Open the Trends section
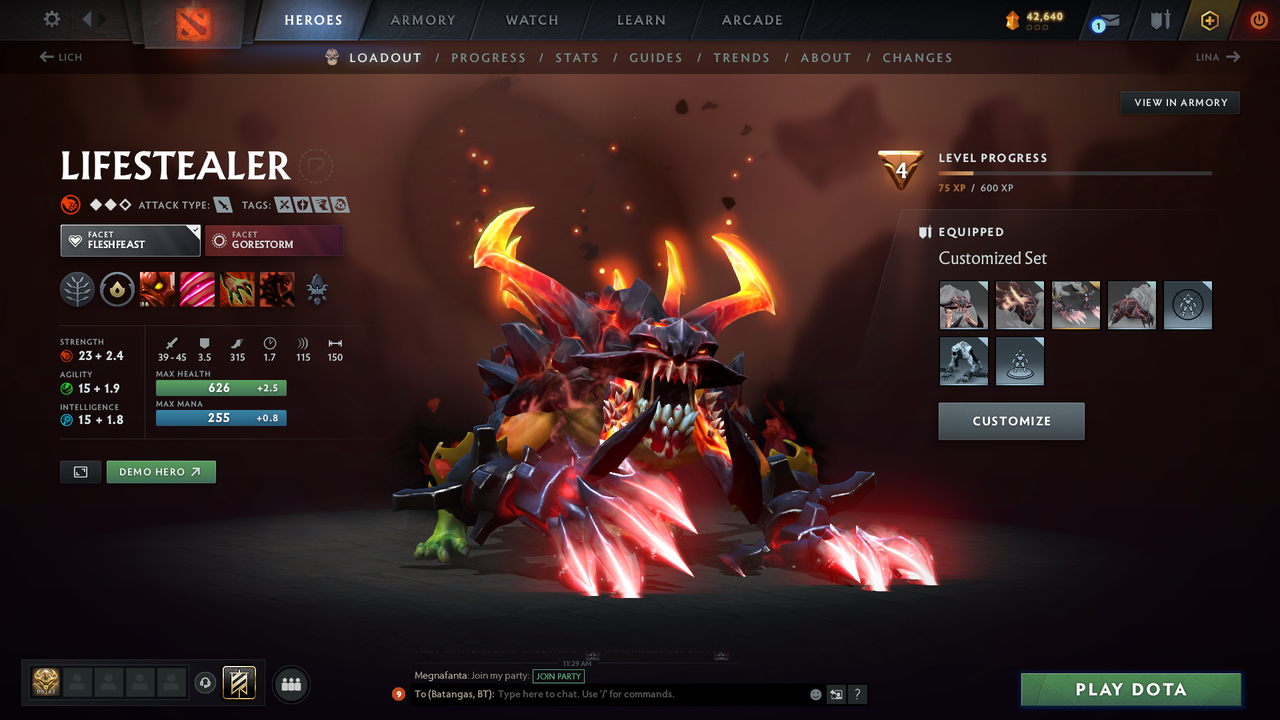This screenshot has height=720, width=1280. (x=741, y=58)
